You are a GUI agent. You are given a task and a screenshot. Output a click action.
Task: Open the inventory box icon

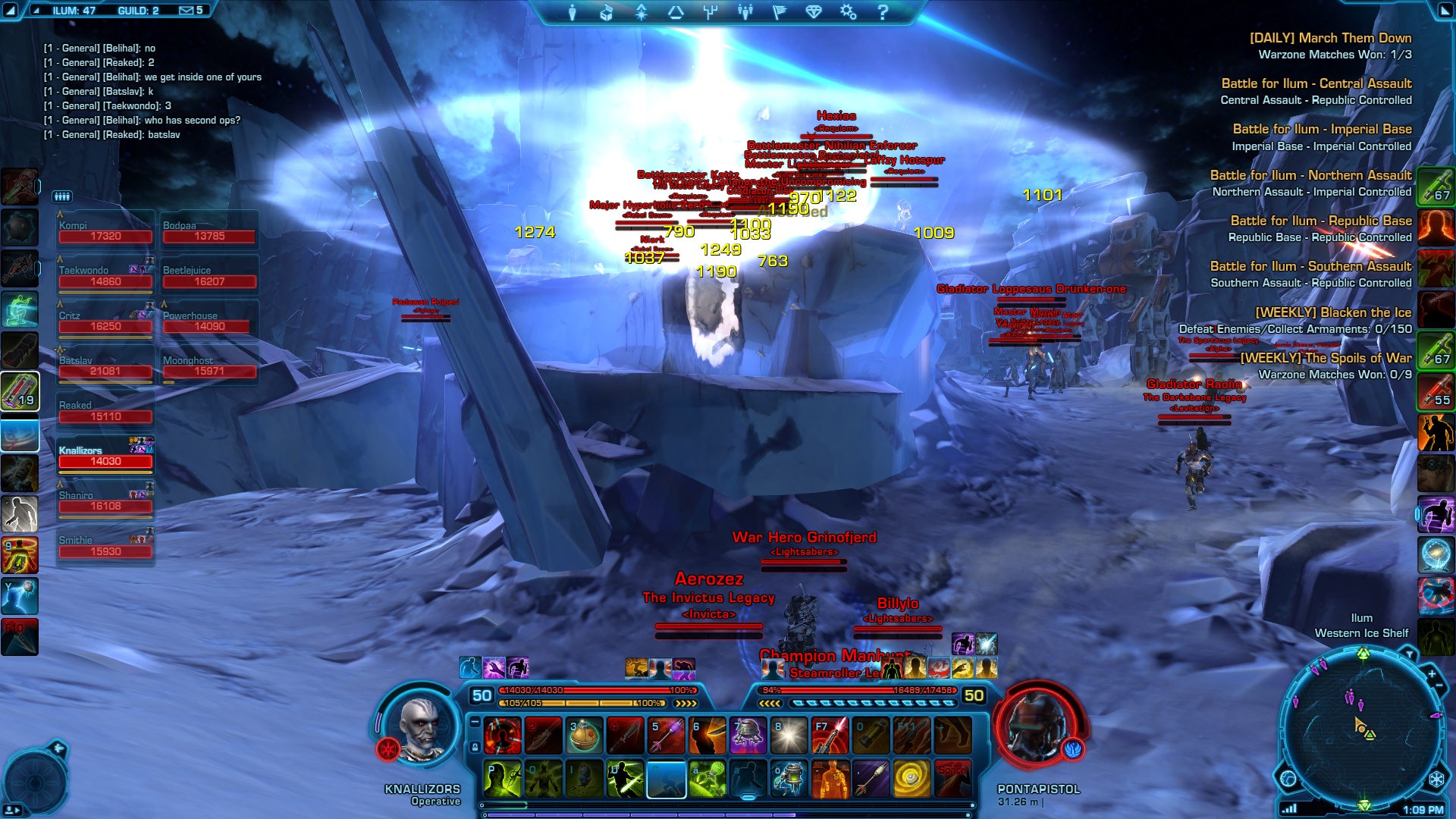(606, 12)
